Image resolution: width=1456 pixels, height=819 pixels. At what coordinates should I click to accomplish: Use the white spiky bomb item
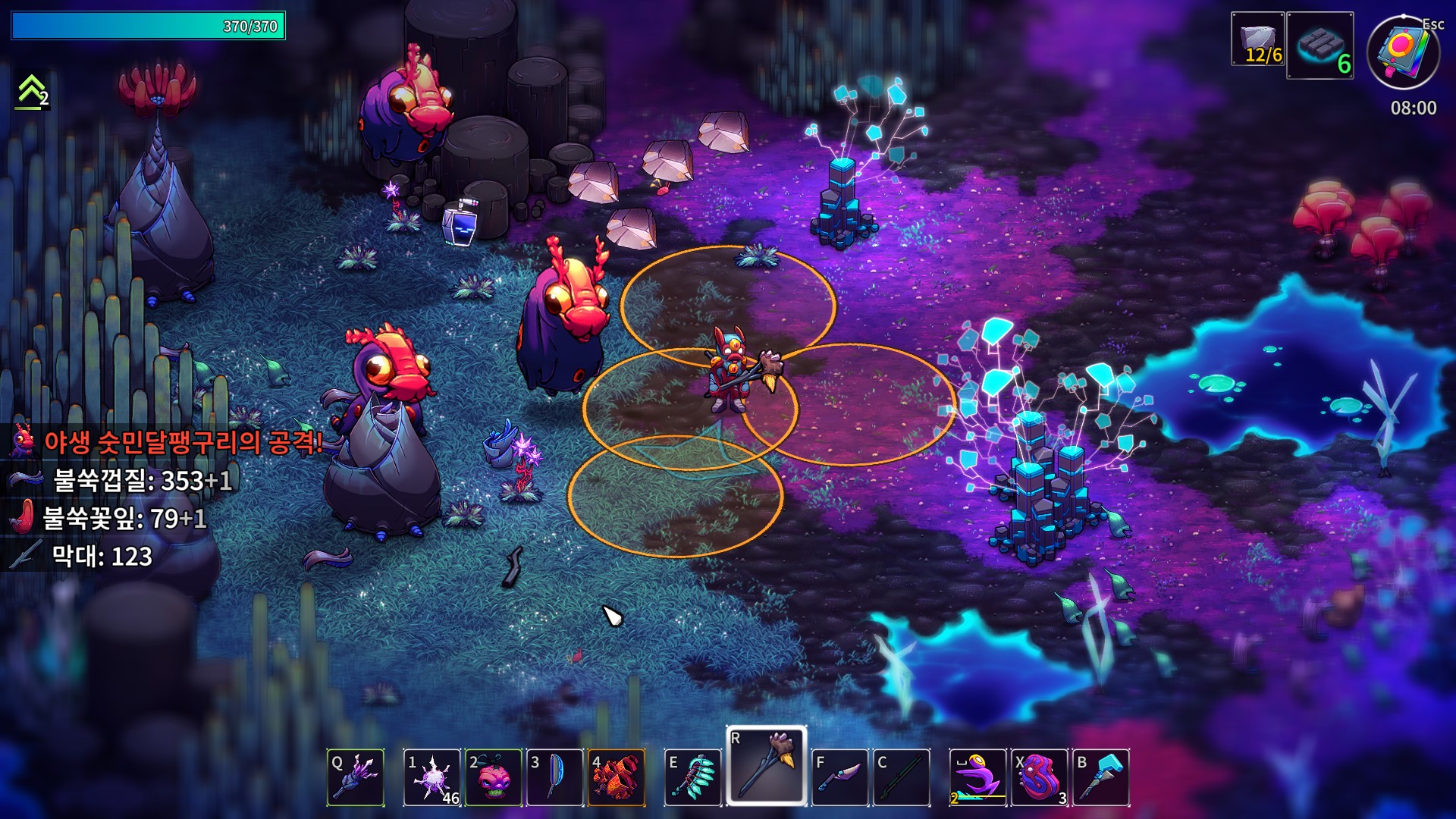coord(431,777)
